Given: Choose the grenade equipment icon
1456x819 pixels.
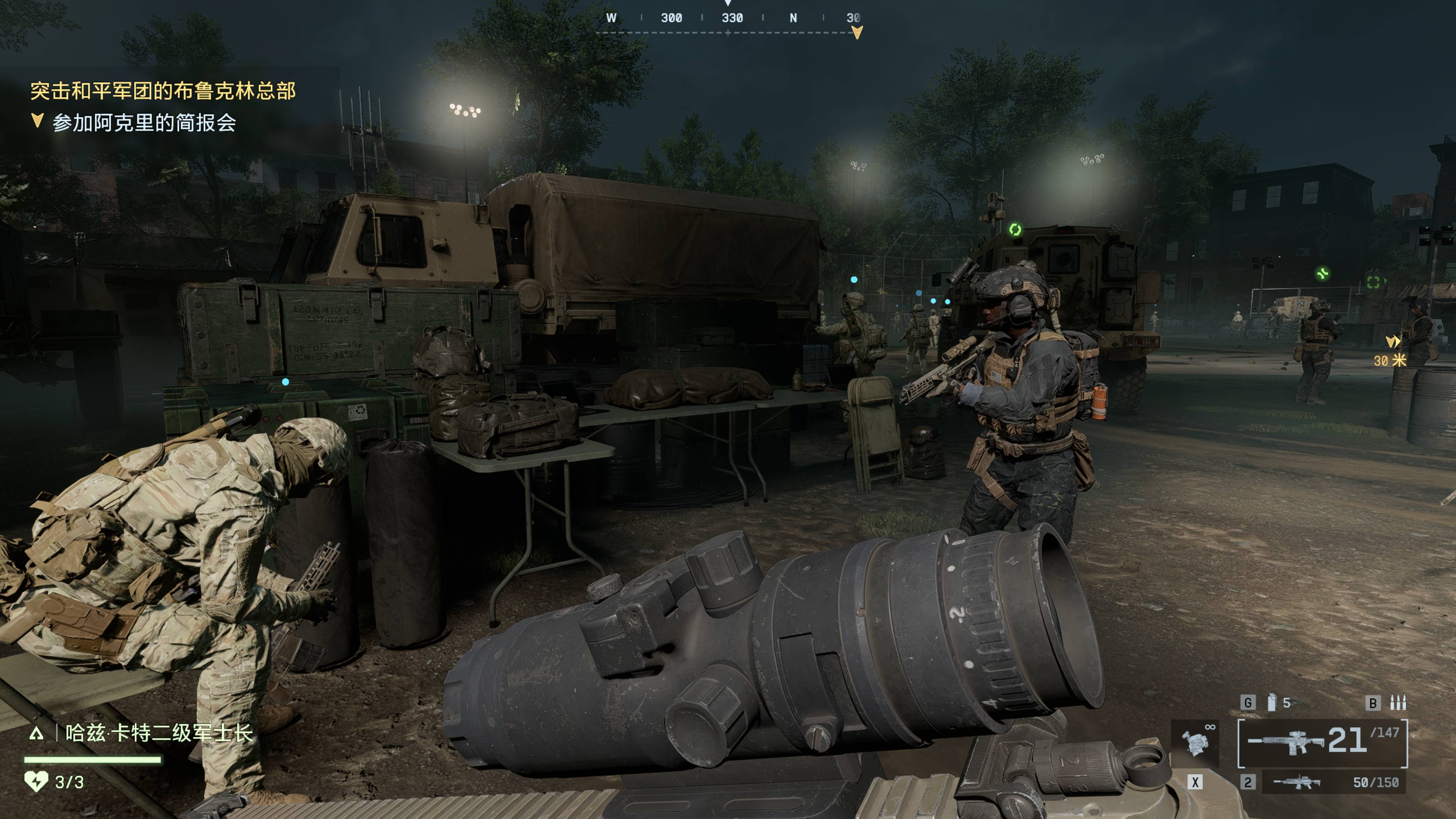Looking at the screenshot, I should pos(1271,703).
